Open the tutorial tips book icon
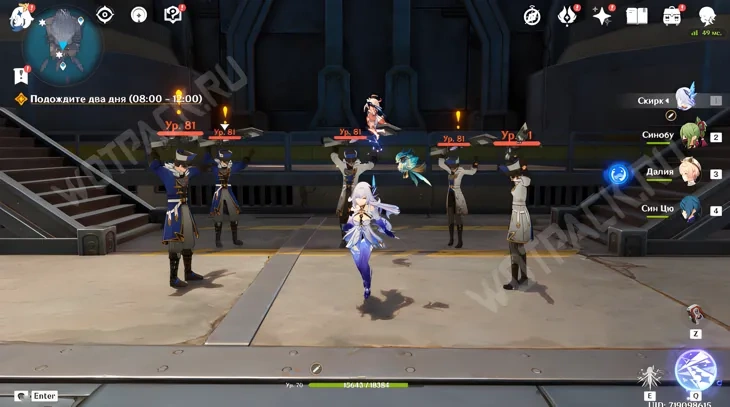The image size is (730, 407). [x=172, y=15]
